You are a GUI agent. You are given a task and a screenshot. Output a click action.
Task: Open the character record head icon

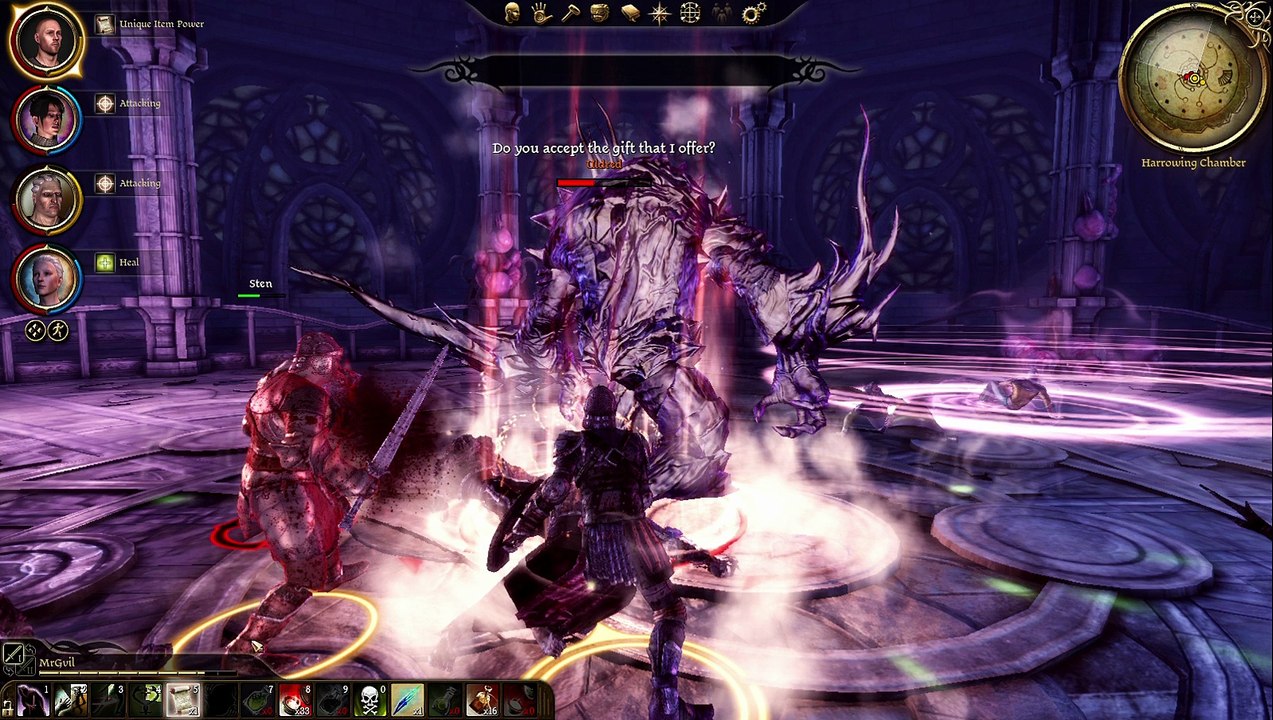pyautogui.click(x=512, y=12)
